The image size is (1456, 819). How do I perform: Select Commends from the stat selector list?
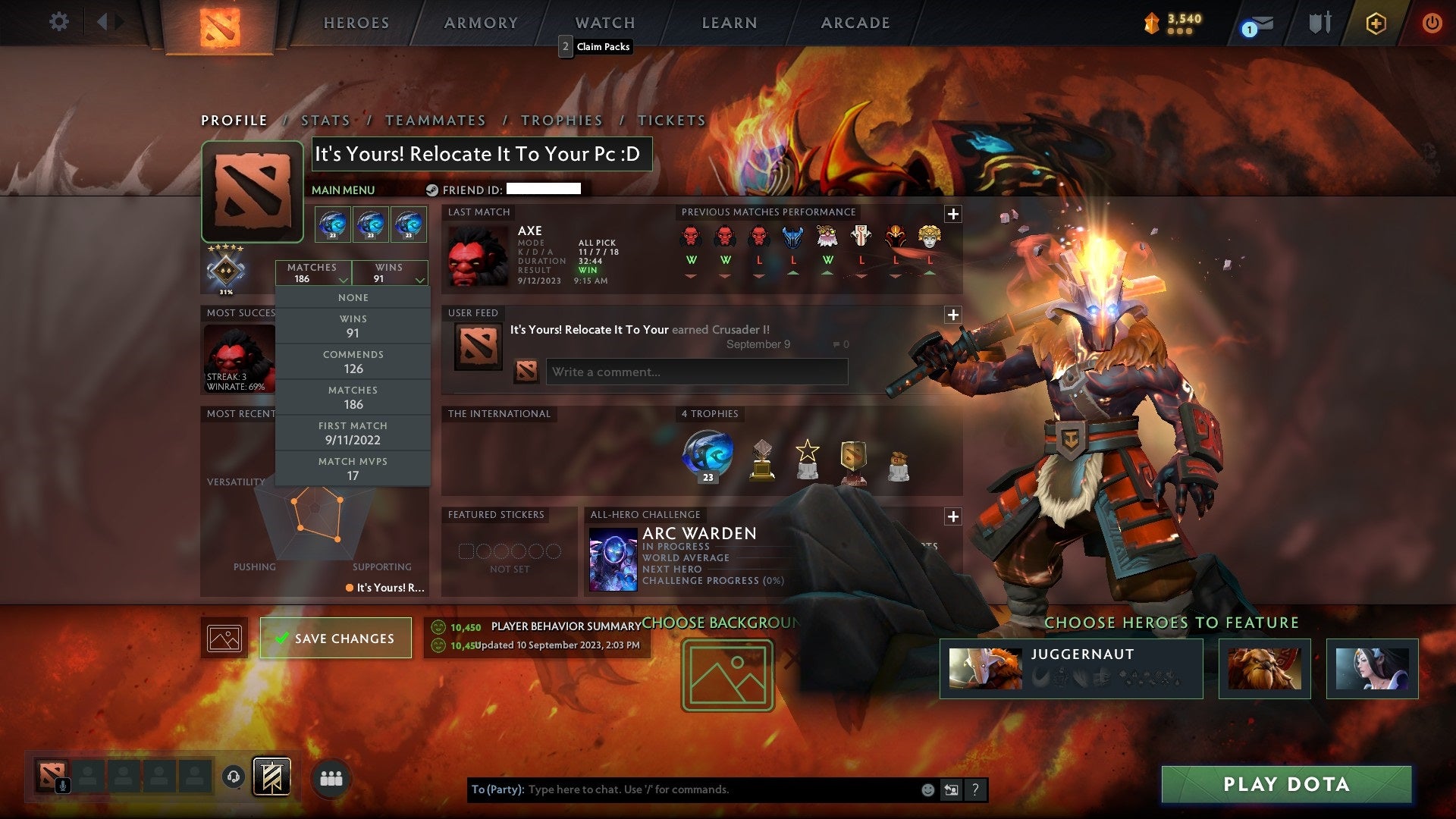click(353, 362)
